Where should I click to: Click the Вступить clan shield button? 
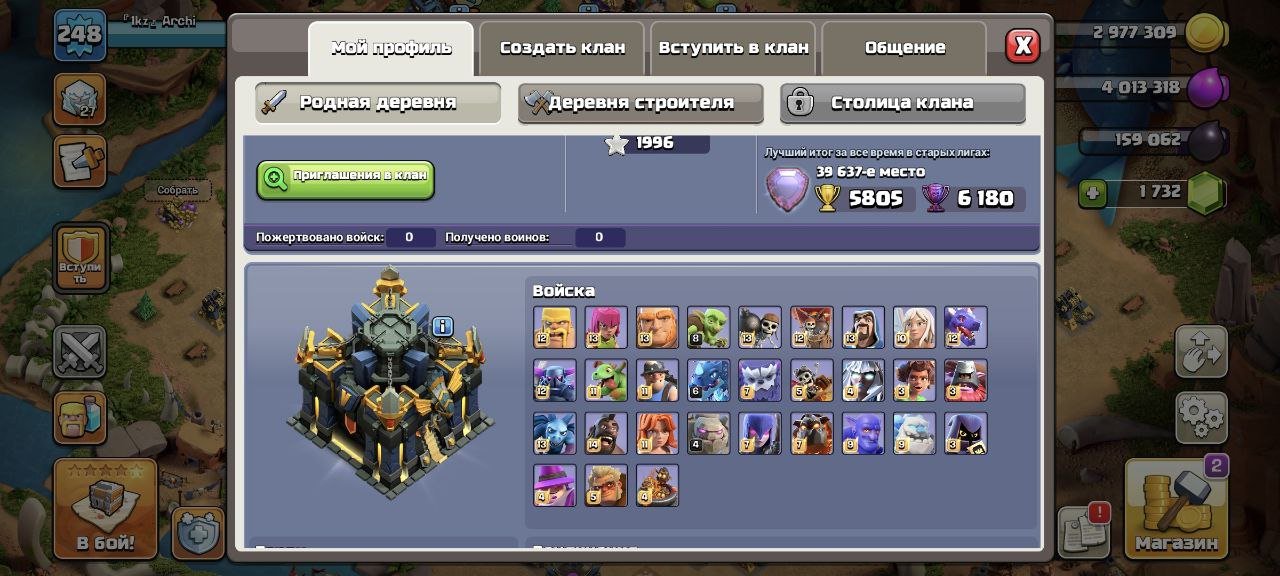click(x=79, y=258)
